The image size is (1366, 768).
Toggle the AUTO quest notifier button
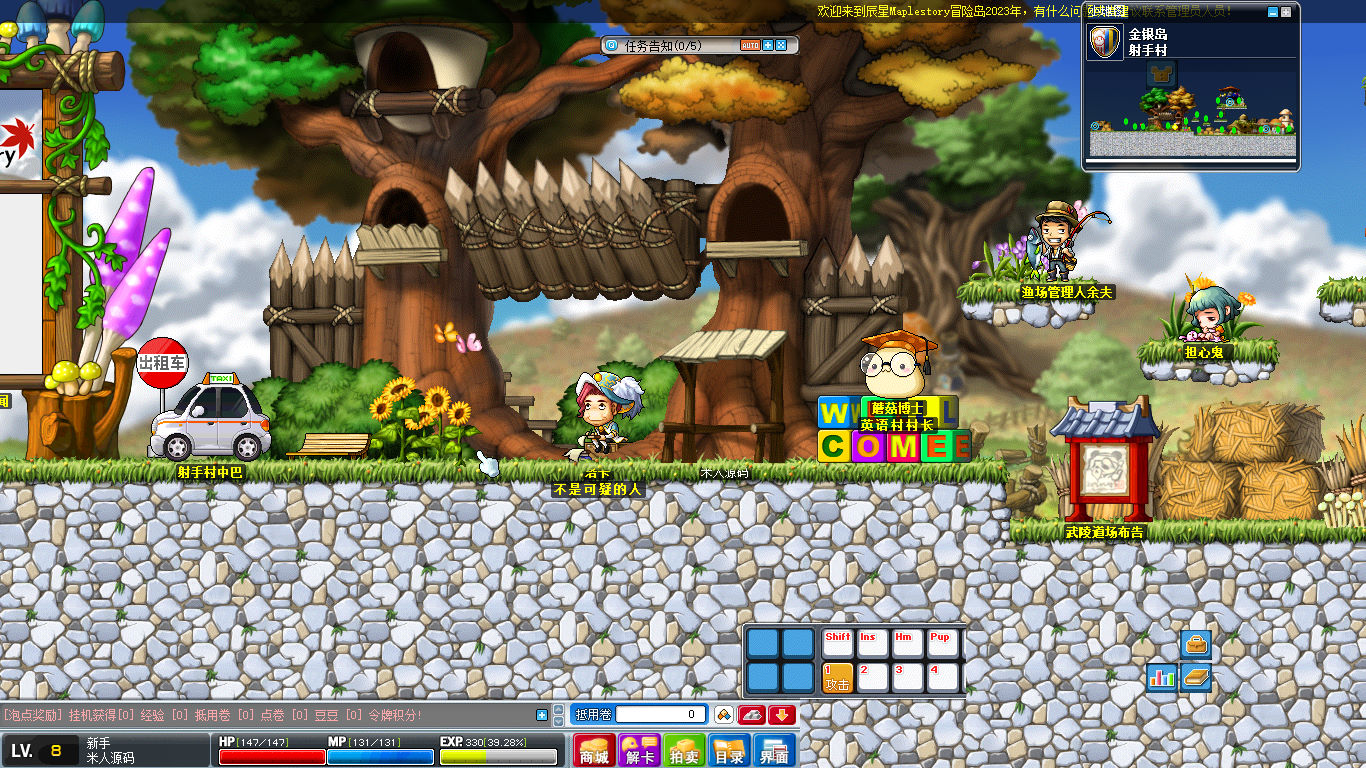(x=750, y=45)
